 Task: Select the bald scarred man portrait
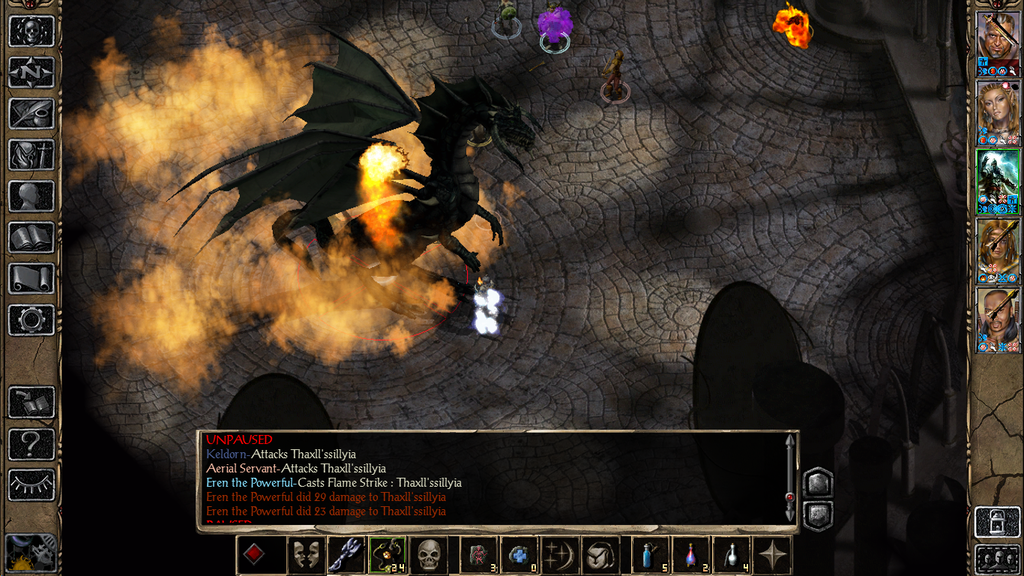click(x=997, y=38)
